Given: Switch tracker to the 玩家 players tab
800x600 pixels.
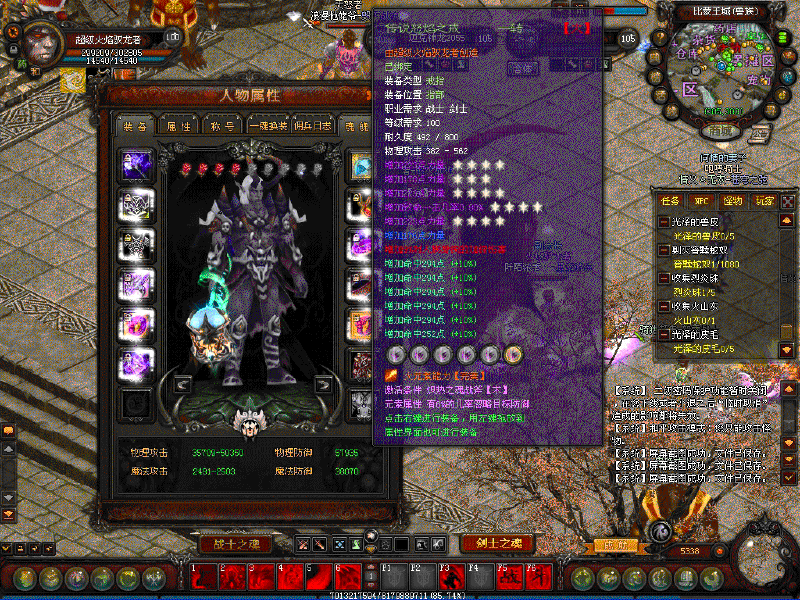Looking at the screenshot, I should pyautogui.click(x=764, y=201).
